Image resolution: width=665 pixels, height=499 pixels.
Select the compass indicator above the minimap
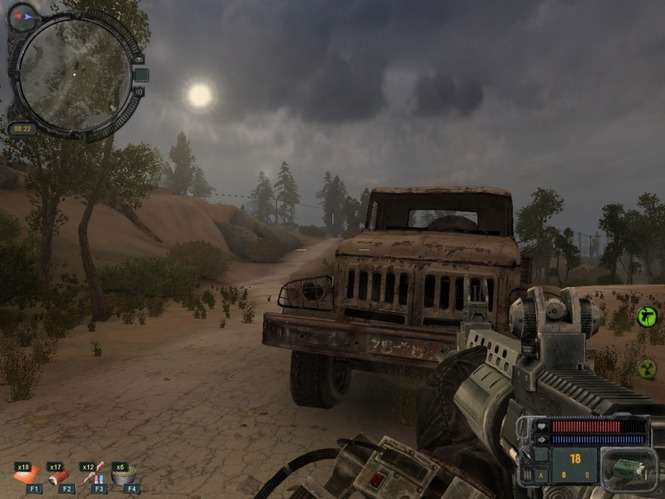coord(22,16)
